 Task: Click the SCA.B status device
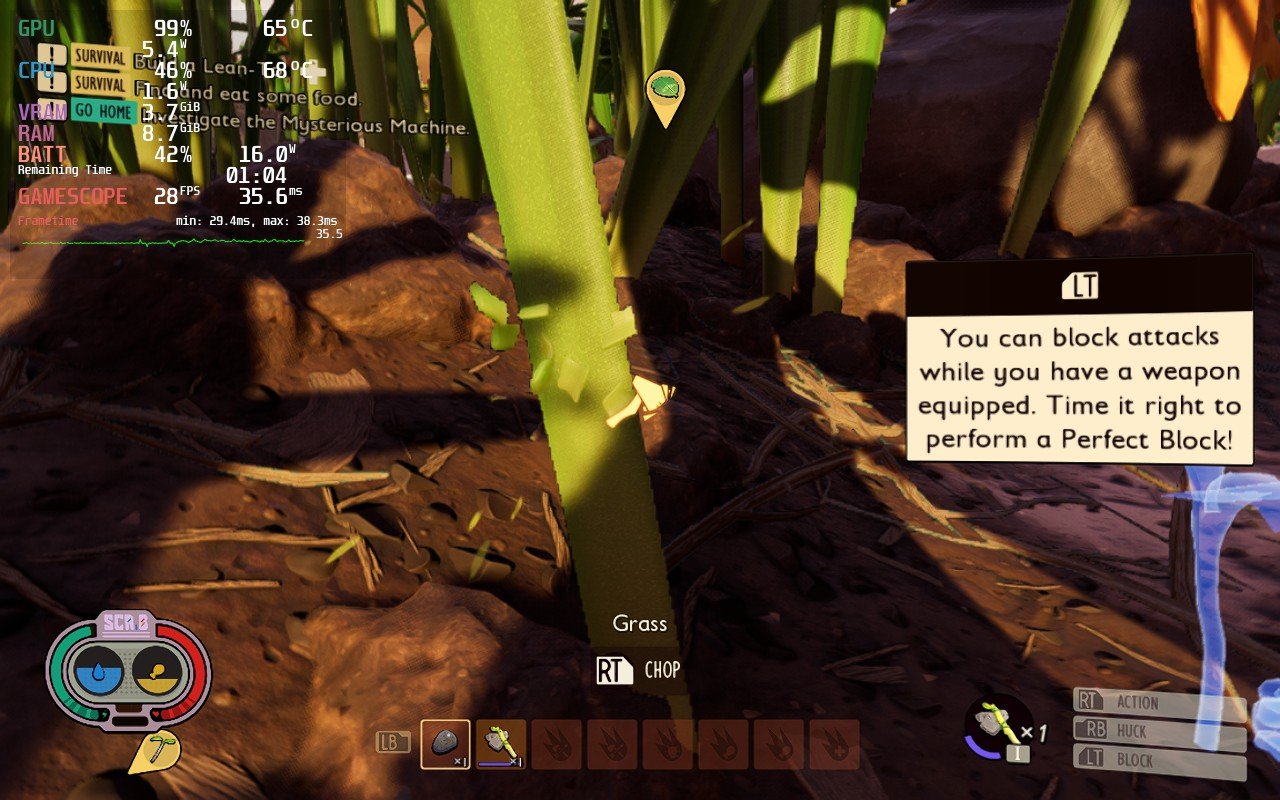coord(128,672)
